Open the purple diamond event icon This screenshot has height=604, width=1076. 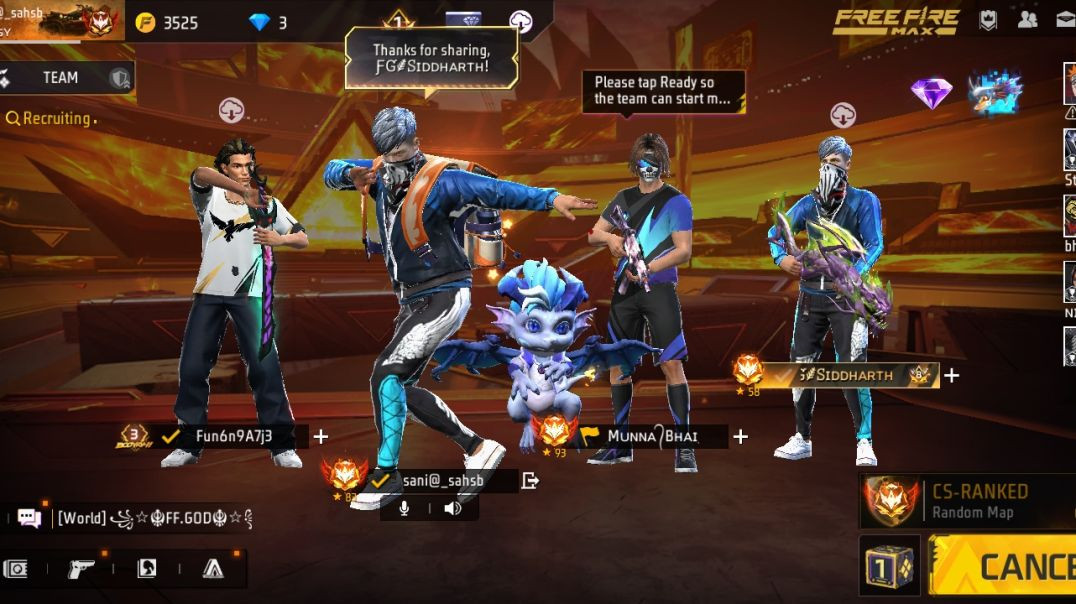tap(930, 93)
